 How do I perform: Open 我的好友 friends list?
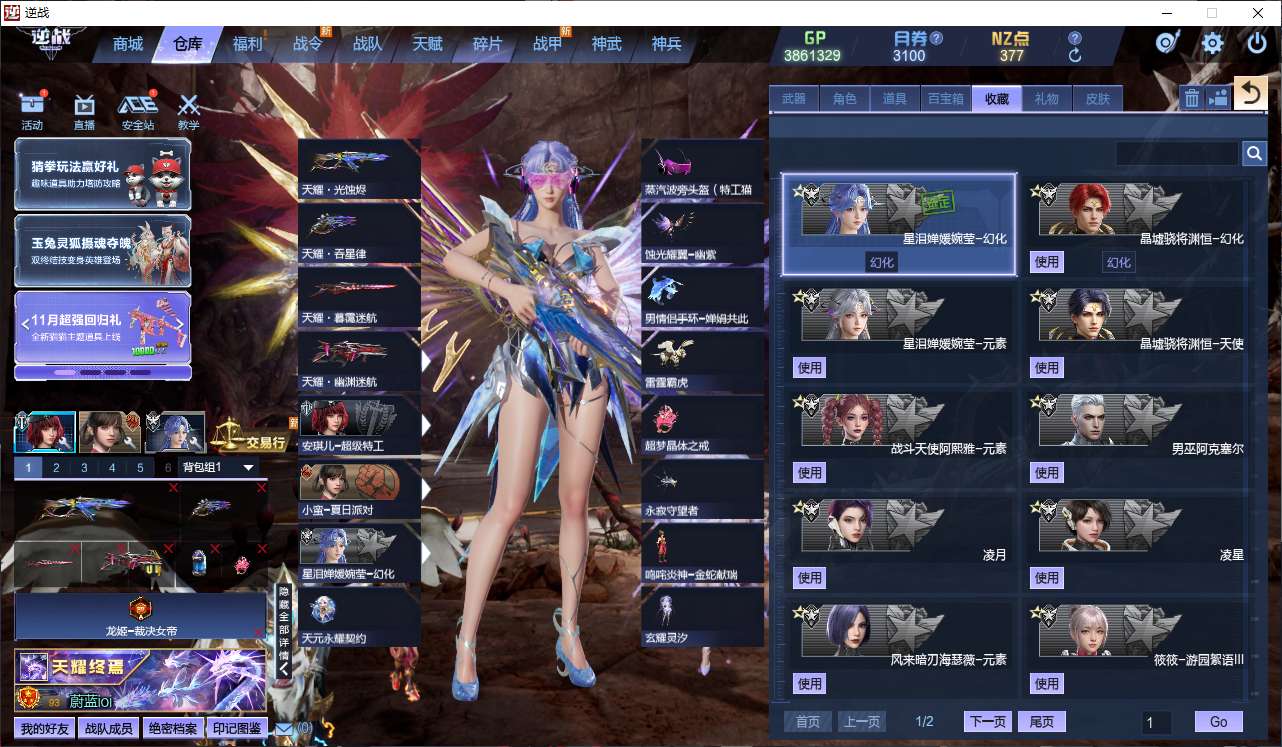pyautogui.click(x=45, y=728)
